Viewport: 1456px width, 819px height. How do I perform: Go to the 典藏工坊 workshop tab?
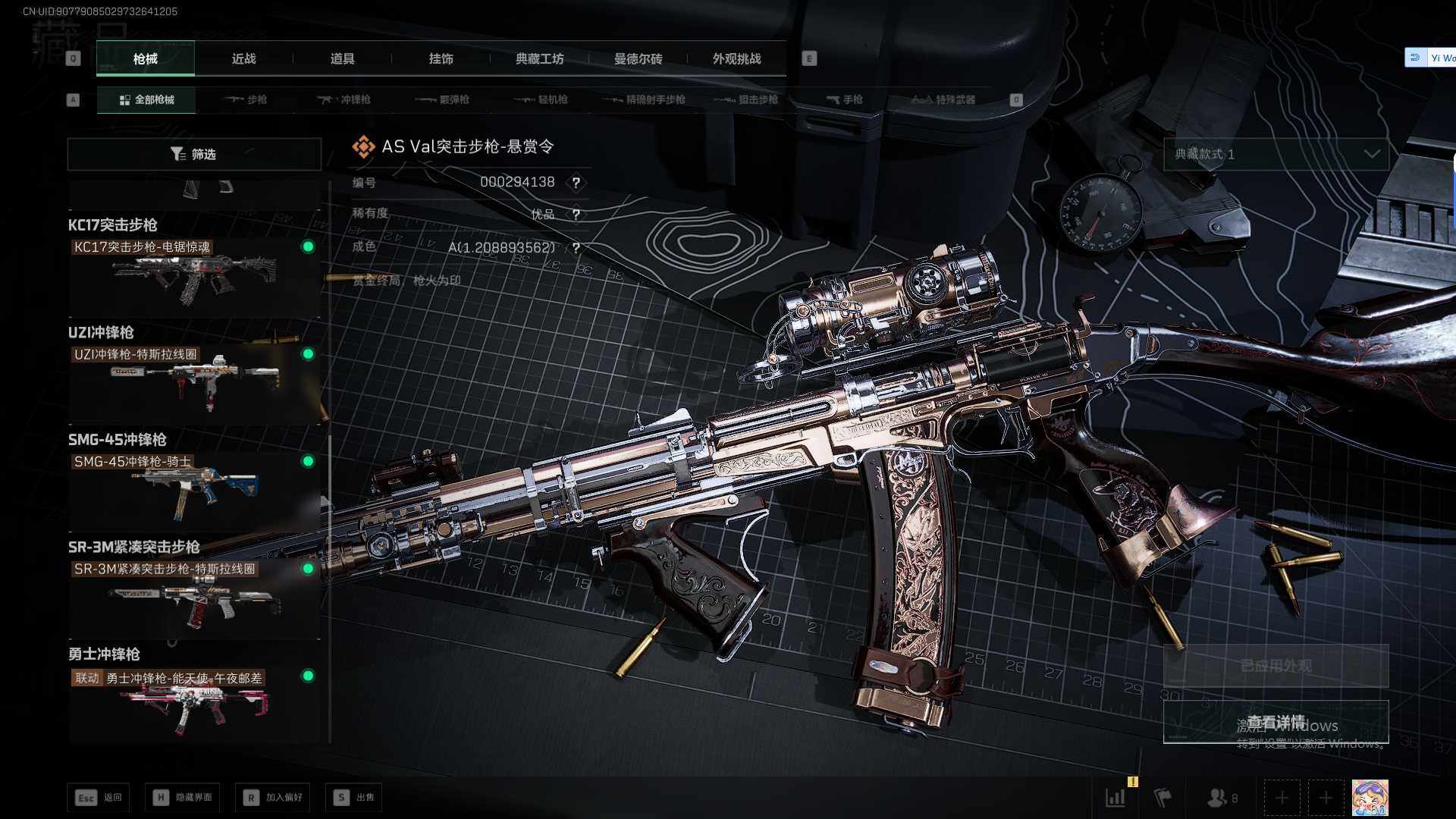[x=539, y=58]
